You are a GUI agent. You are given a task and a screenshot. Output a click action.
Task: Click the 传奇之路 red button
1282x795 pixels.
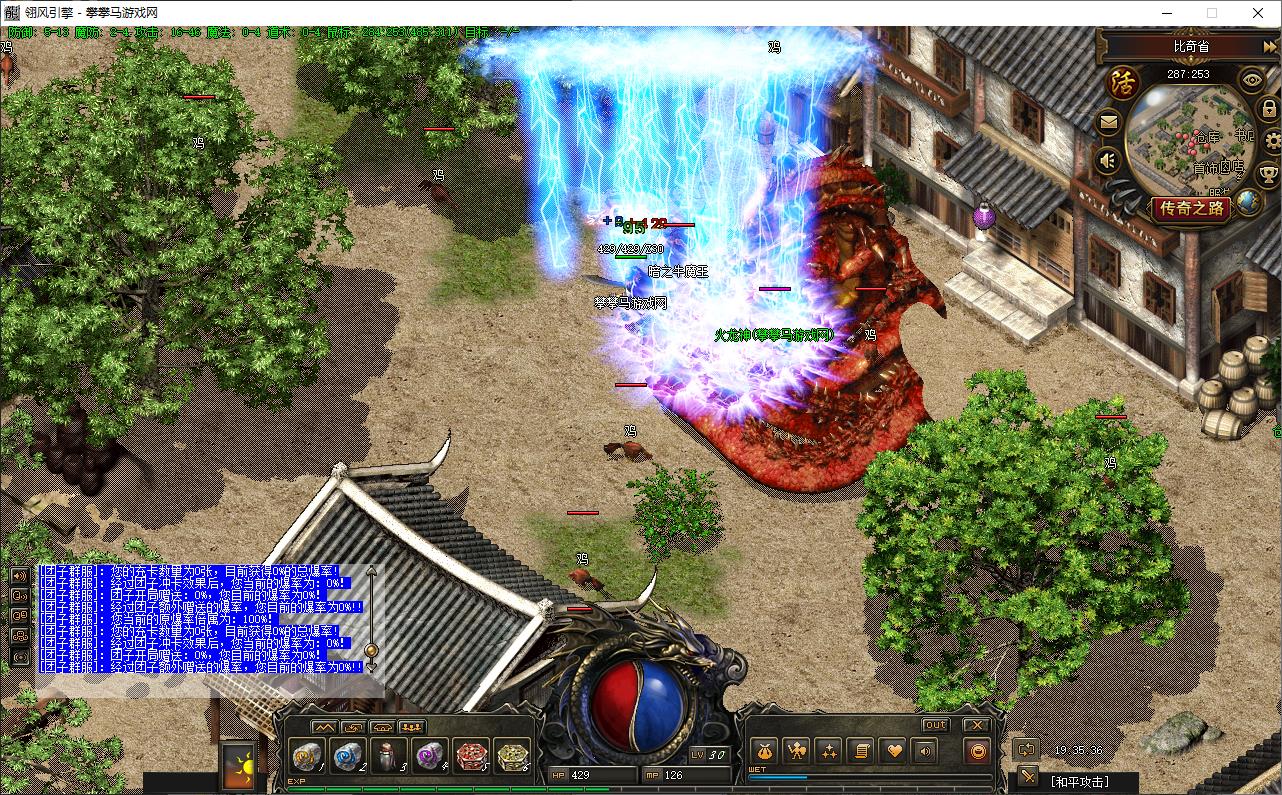pos(1190,209)
